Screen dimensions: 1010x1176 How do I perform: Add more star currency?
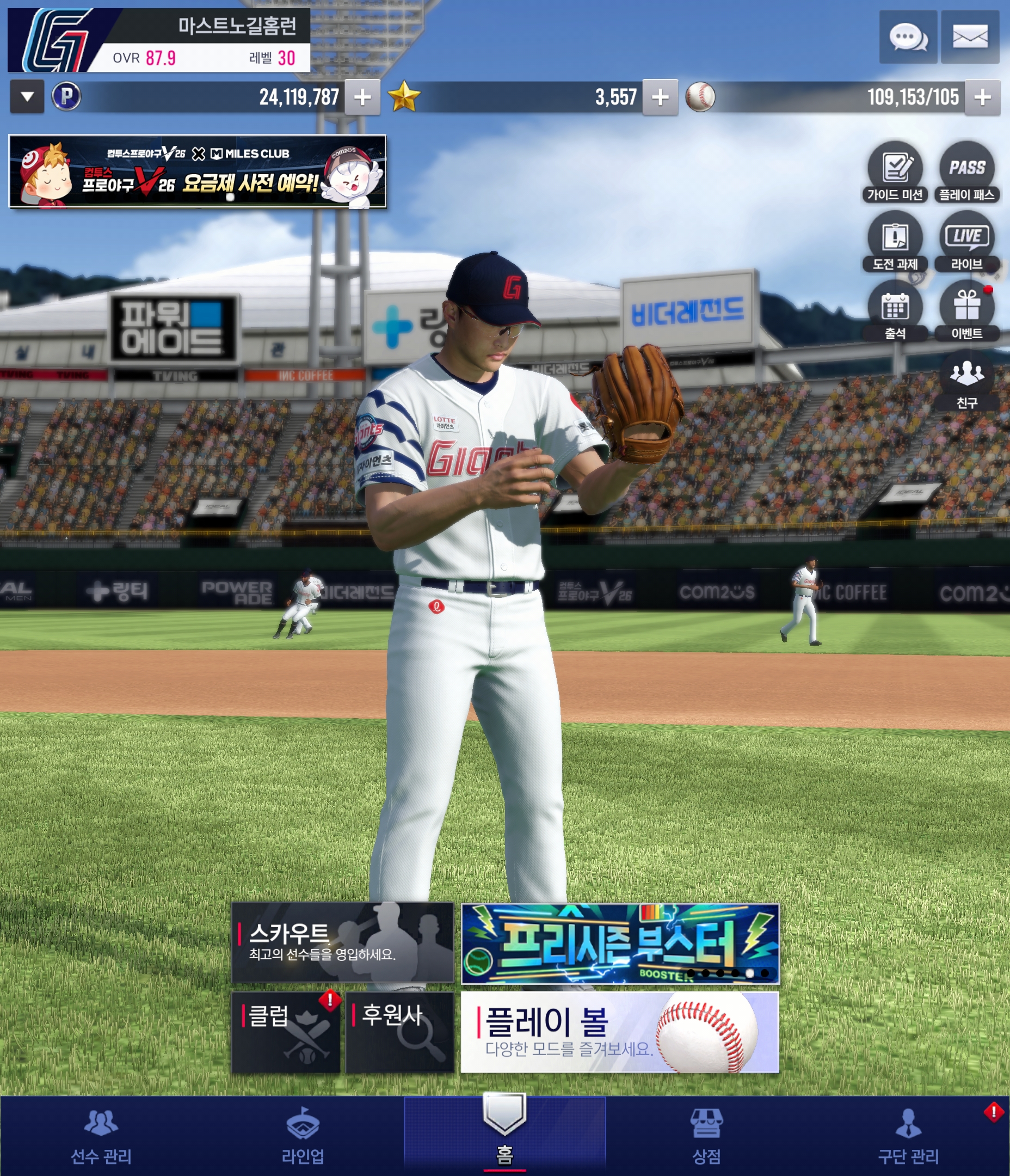pyautogui.click(x=660, y=97)
